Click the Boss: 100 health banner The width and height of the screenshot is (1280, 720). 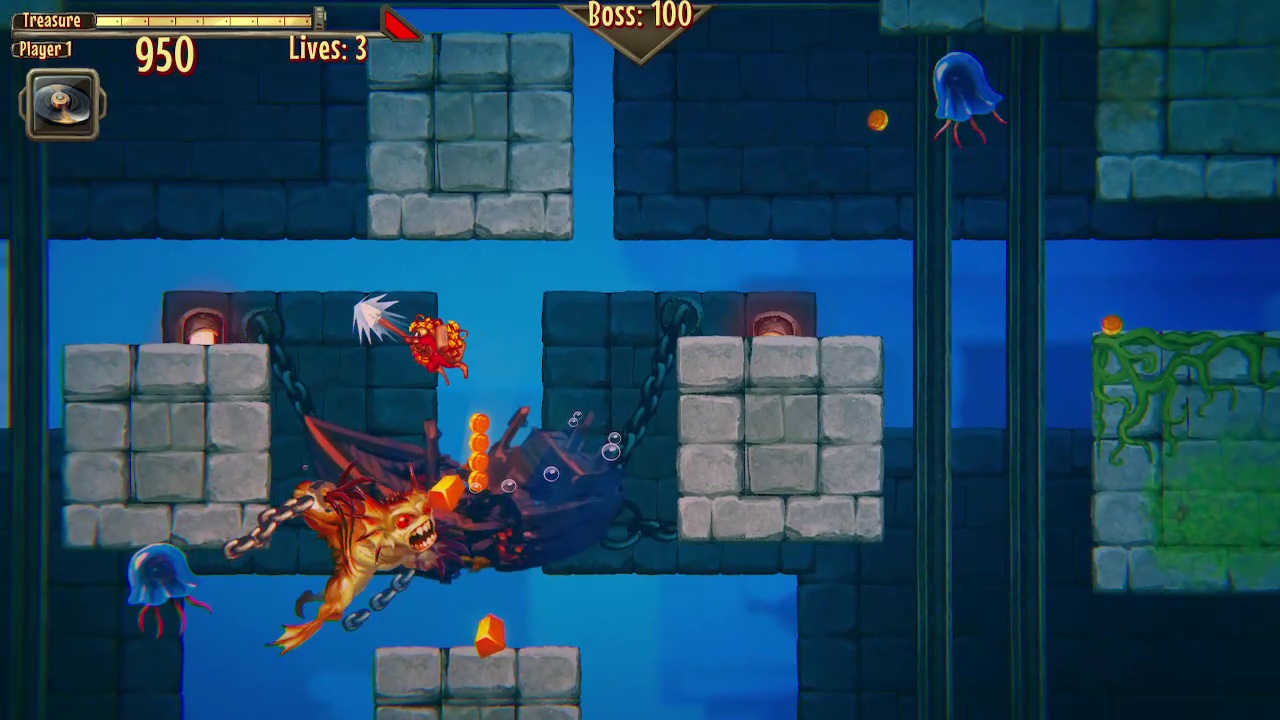[640, 15]
